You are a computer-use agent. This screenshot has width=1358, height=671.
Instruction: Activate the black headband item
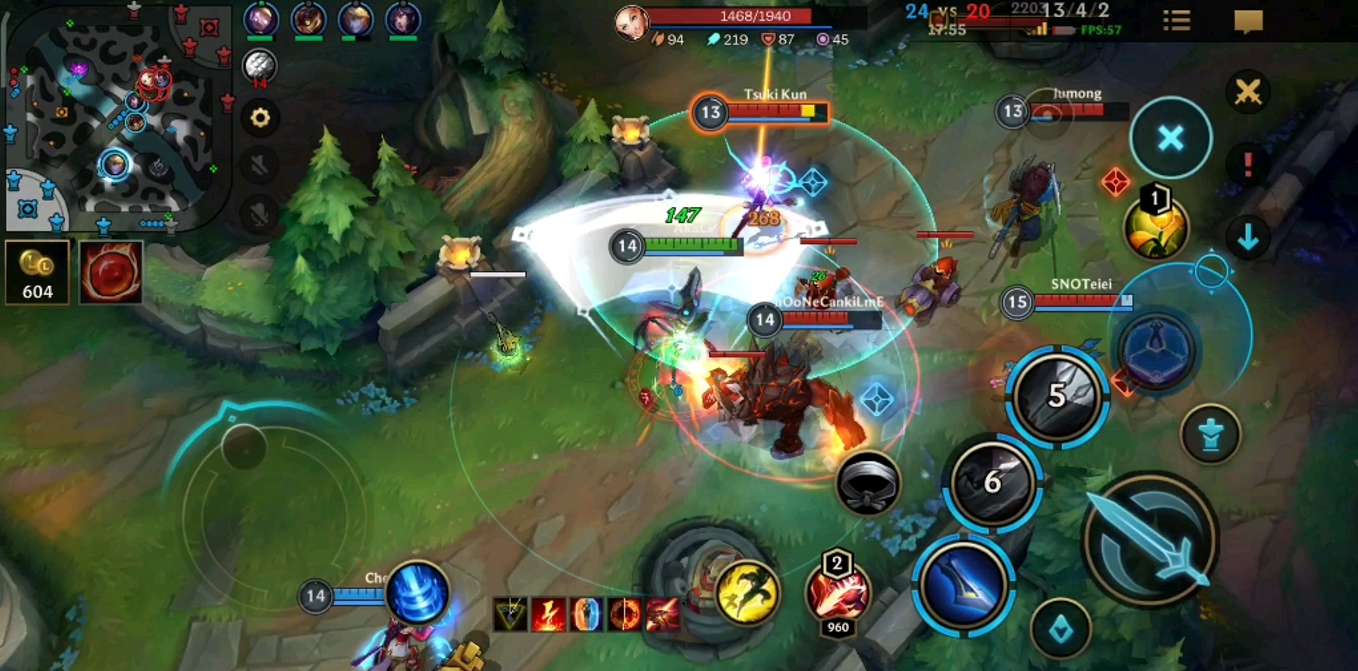(867, 484)
